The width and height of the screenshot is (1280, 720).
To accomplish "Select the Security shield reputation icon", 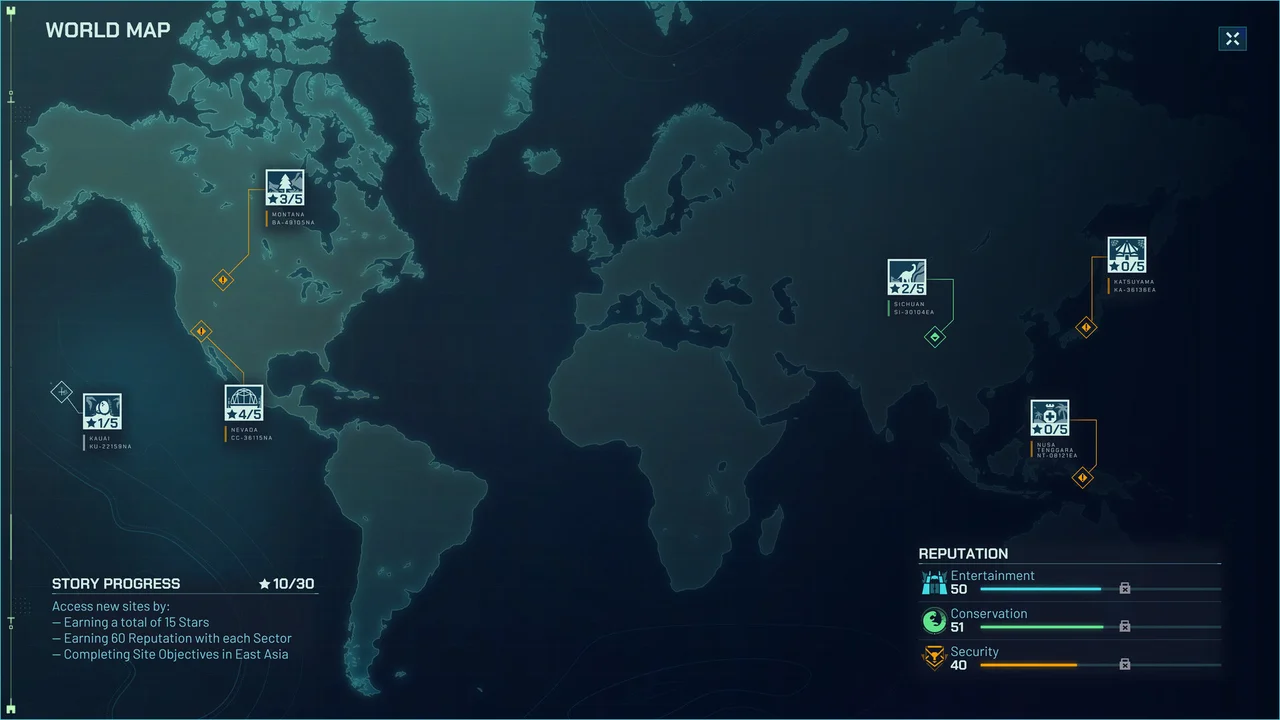I will [x=933, y=658].
